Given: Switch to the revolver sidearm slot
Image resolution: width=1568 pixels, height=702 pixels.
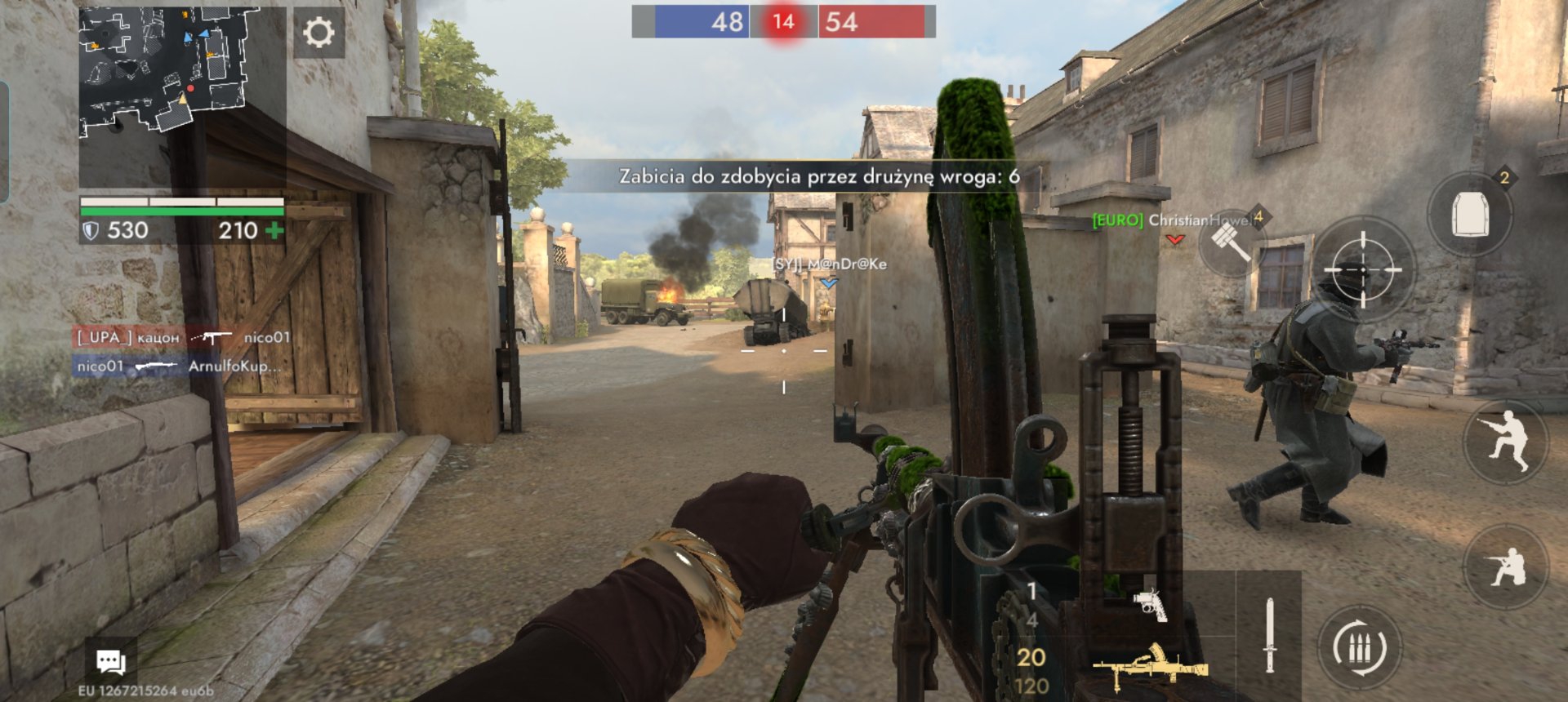Looking at the screenshot, I should pos(1150,604).
